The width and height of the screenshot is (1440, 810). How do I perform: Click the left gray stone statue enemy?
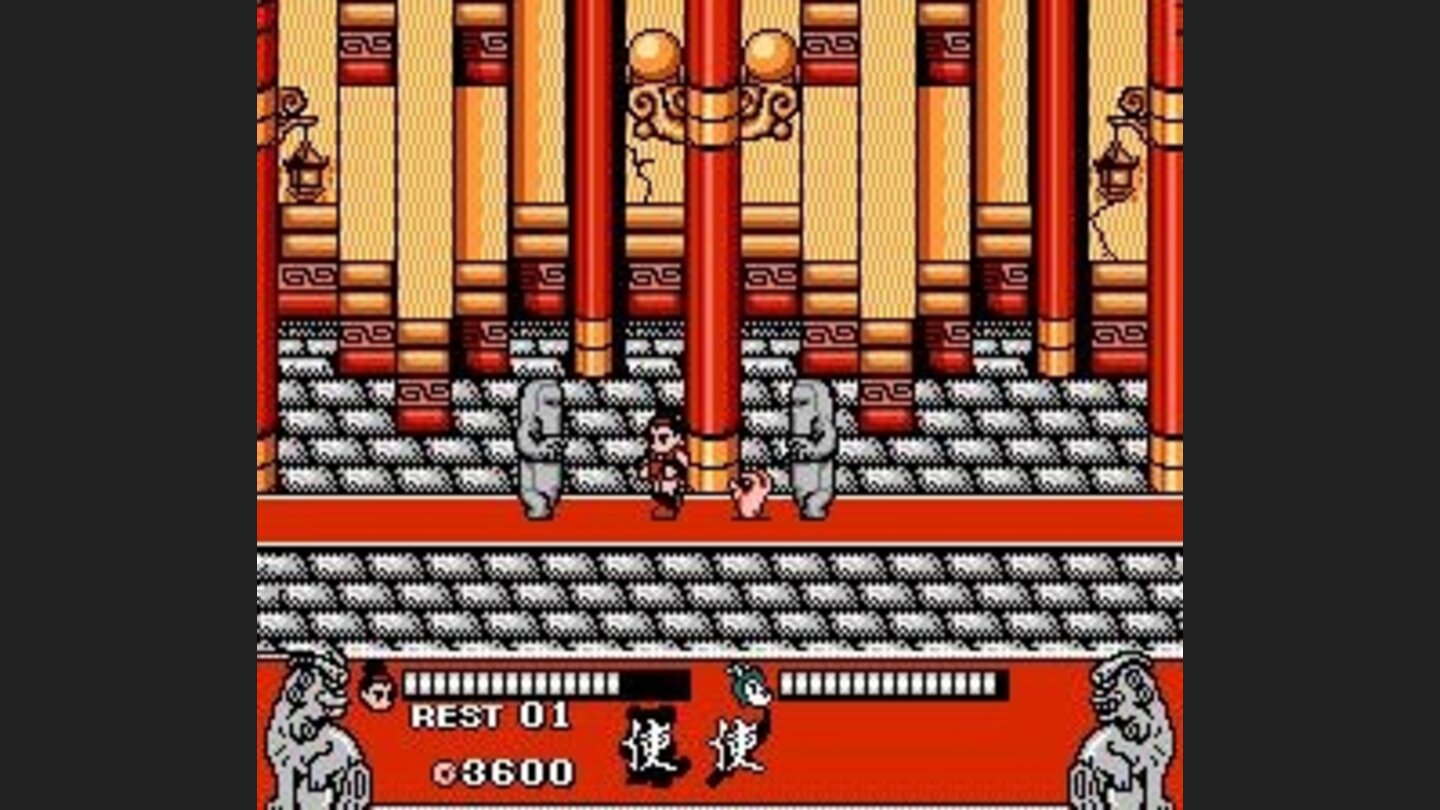[543, 450]
